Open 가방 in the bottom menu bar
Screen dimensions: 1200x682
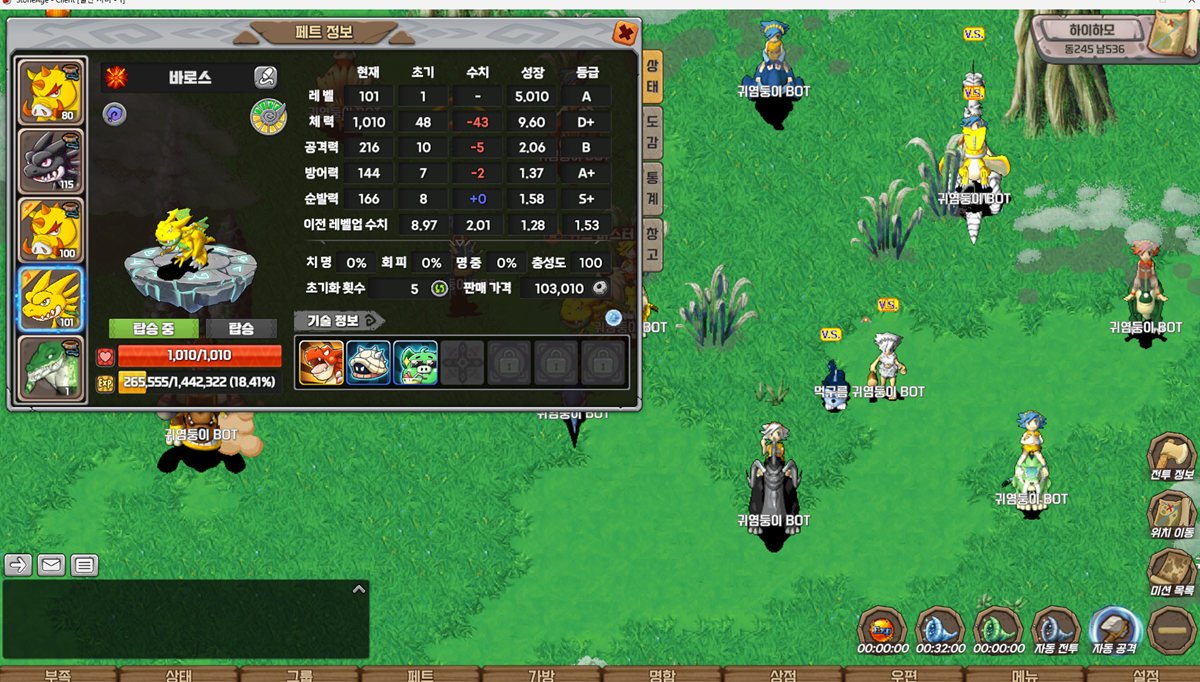(541, 675)
